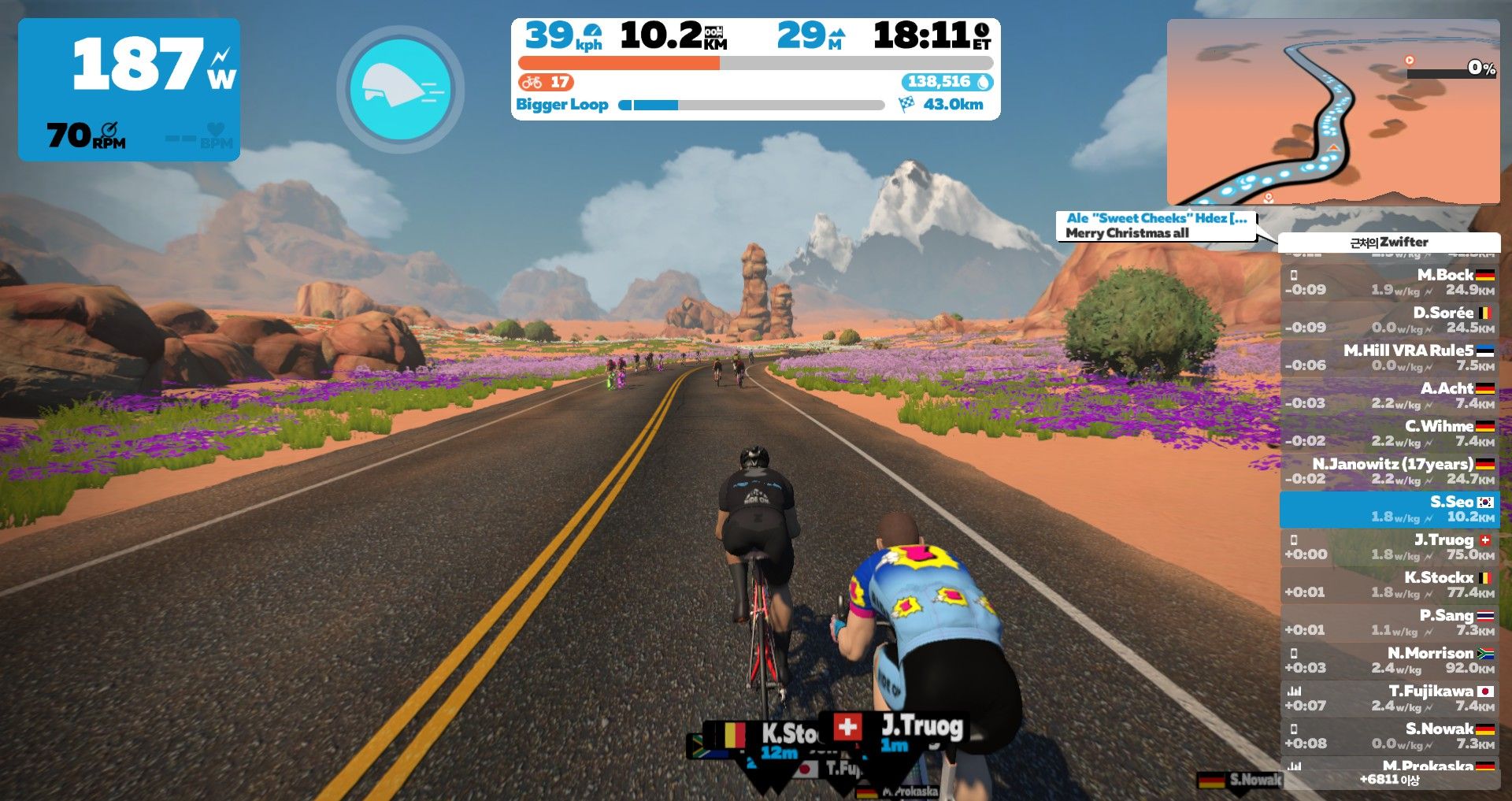
Task: Choose K.Stockx from the rider list
Action: [1390, 584]
